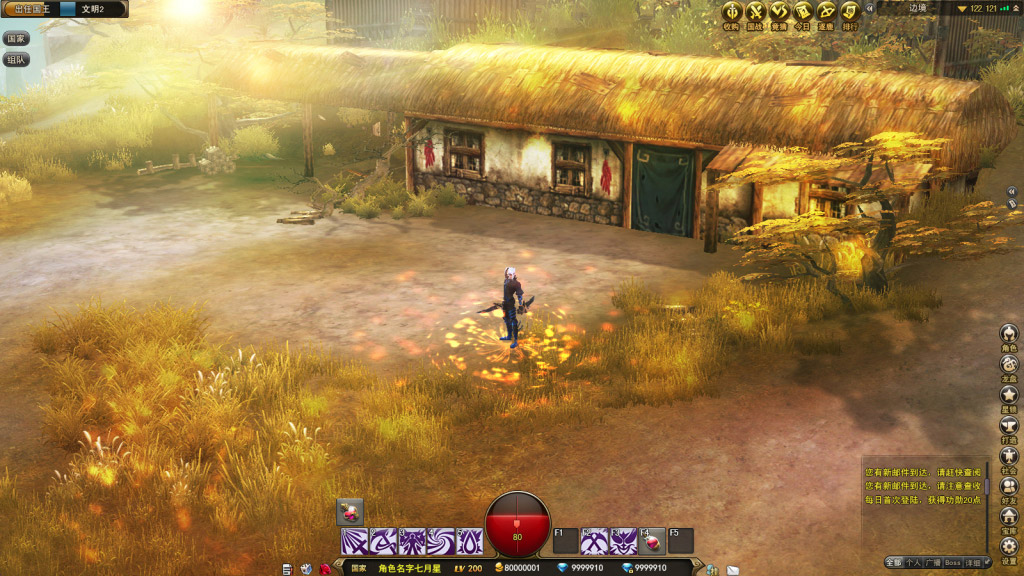Viewport: 1024px width, 576px height.
Task: View the 排行 rankings icon
Action: 850,11
